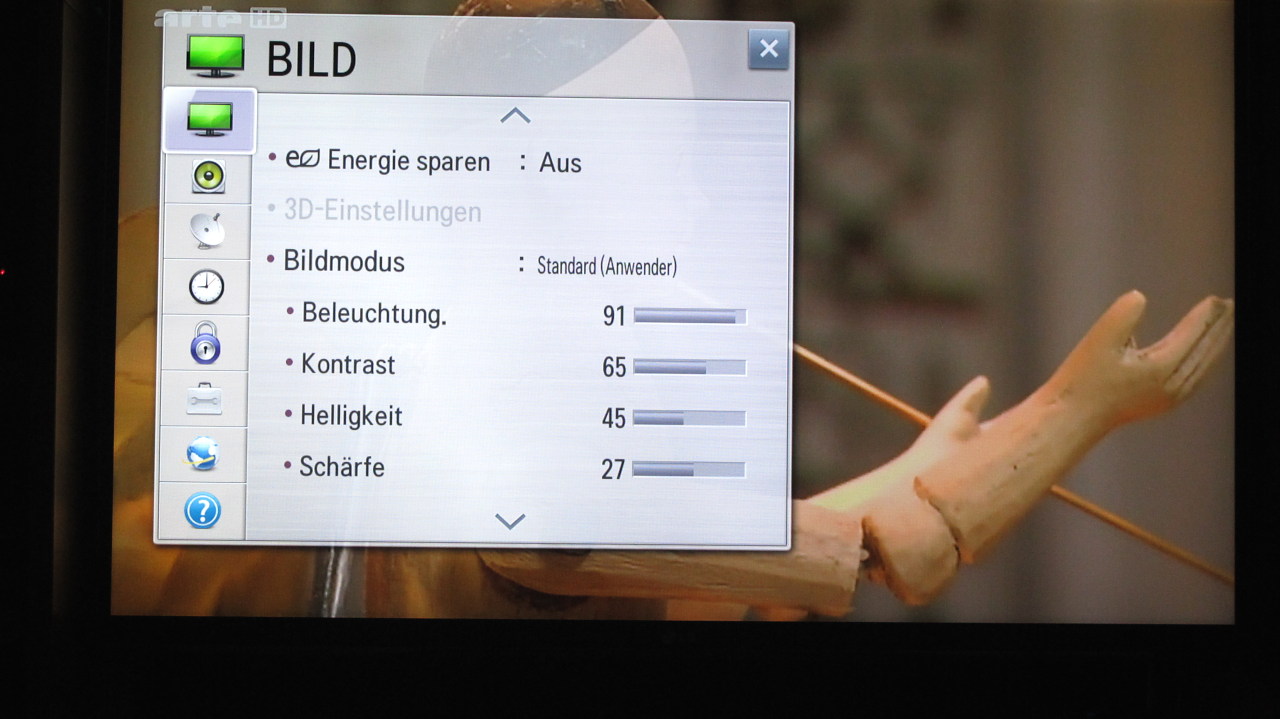Select the Energie sparen entry
Screen dimensions: 1280x719
[408, 161]
